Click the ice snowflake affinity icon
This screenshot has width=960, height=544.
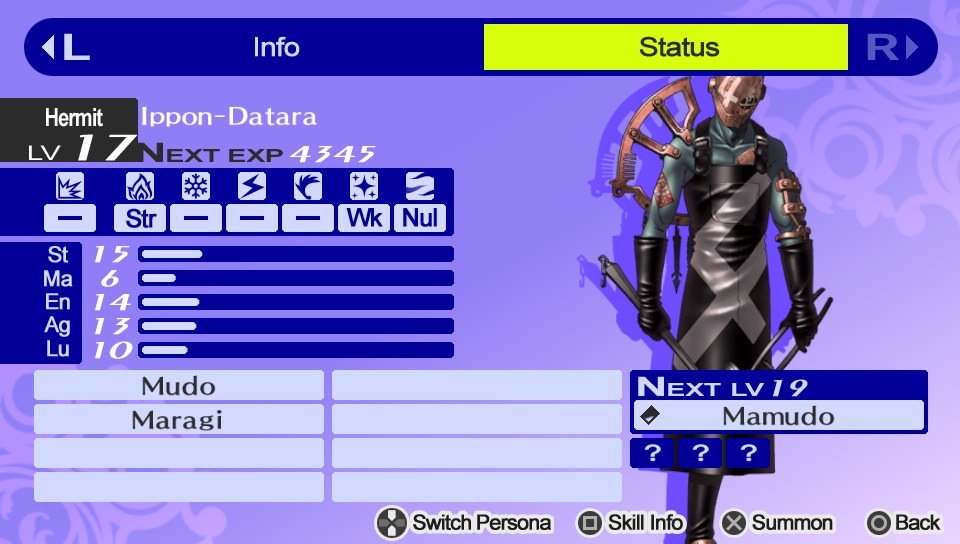point(196,187)
